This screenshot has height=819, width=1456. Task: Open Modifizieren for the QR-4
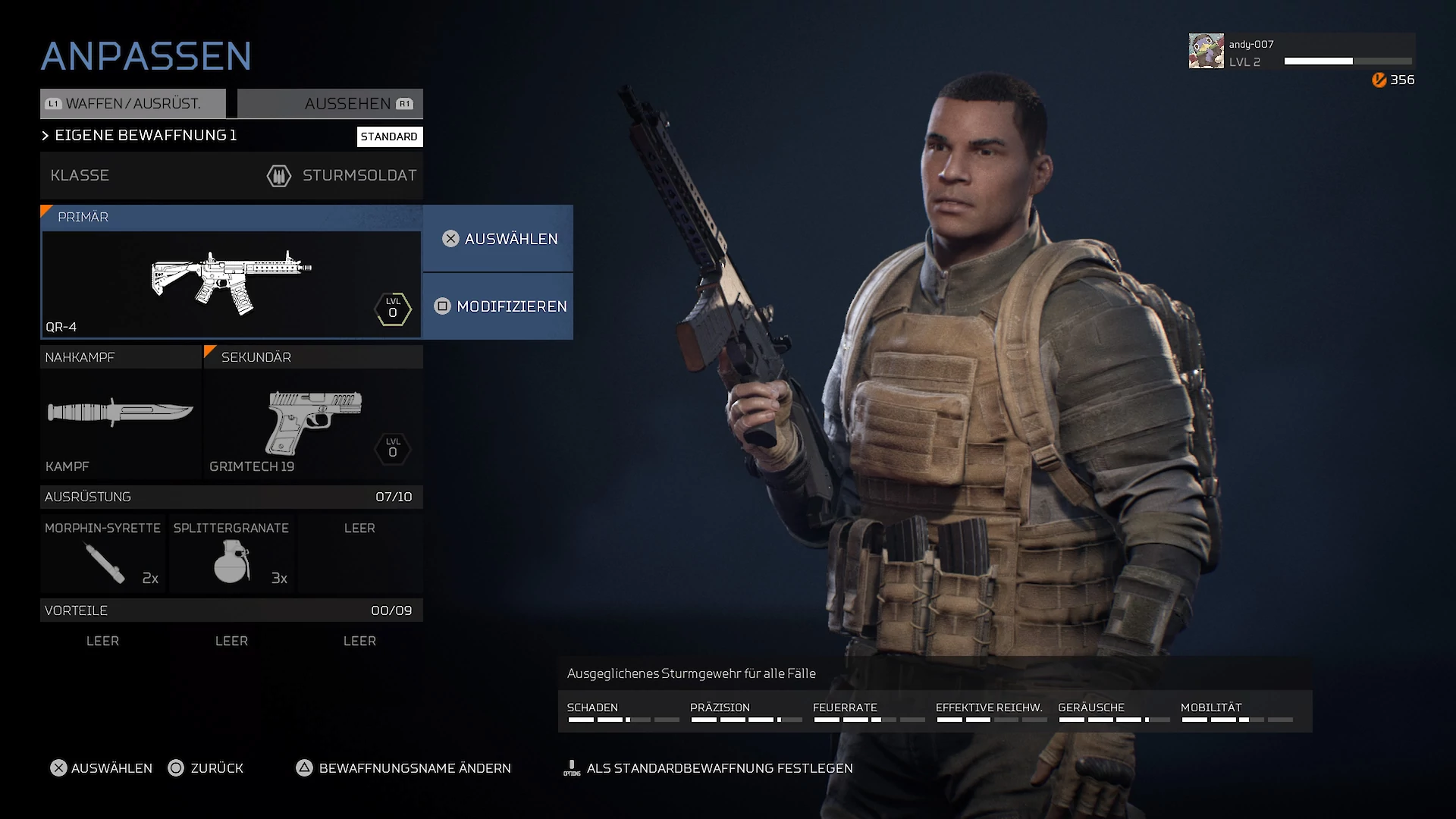[x=498, y=306]
